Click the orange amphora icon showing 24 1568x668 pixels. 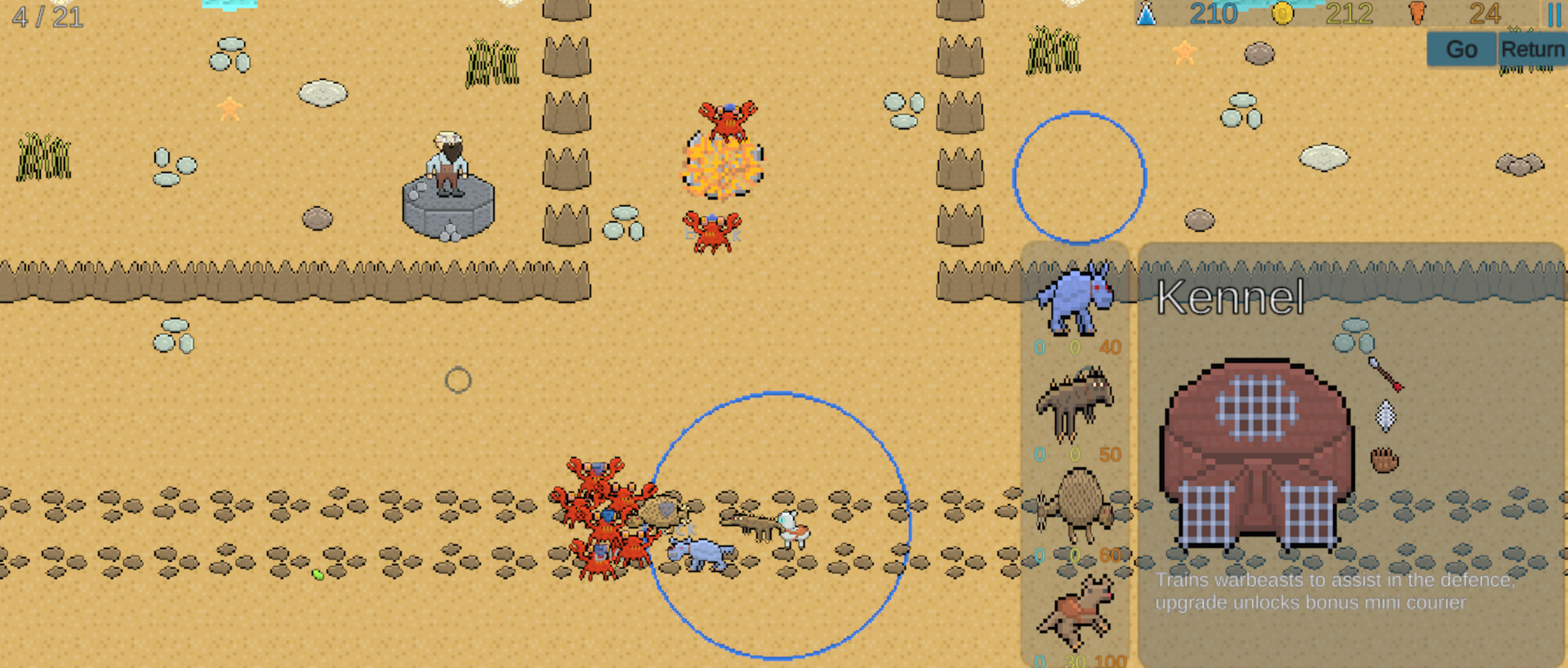[x=1419, y=13]
